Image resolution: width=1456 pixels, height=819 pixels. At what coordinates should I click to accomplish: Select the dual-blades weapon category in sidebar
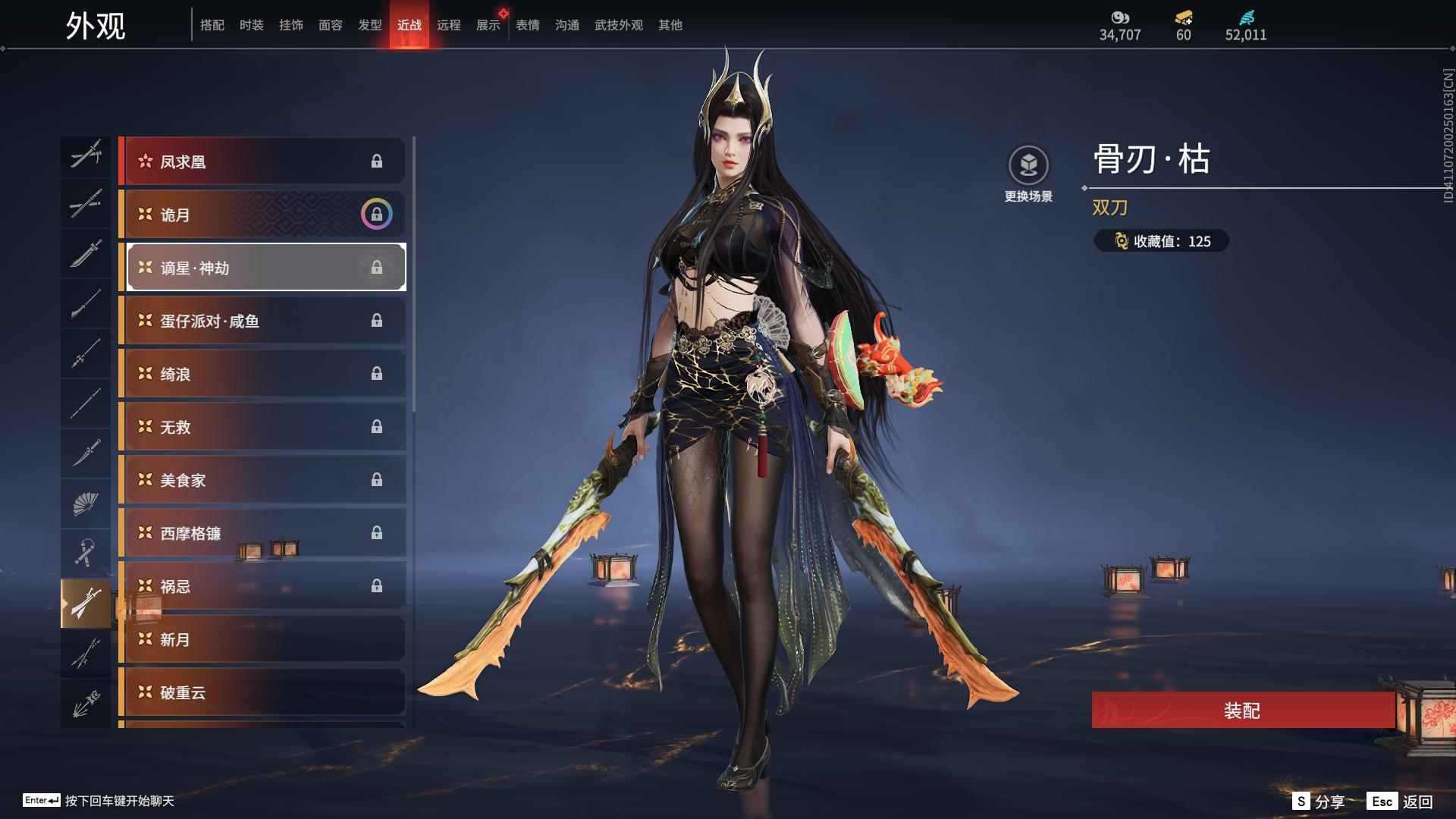click(x=86, y=603)
